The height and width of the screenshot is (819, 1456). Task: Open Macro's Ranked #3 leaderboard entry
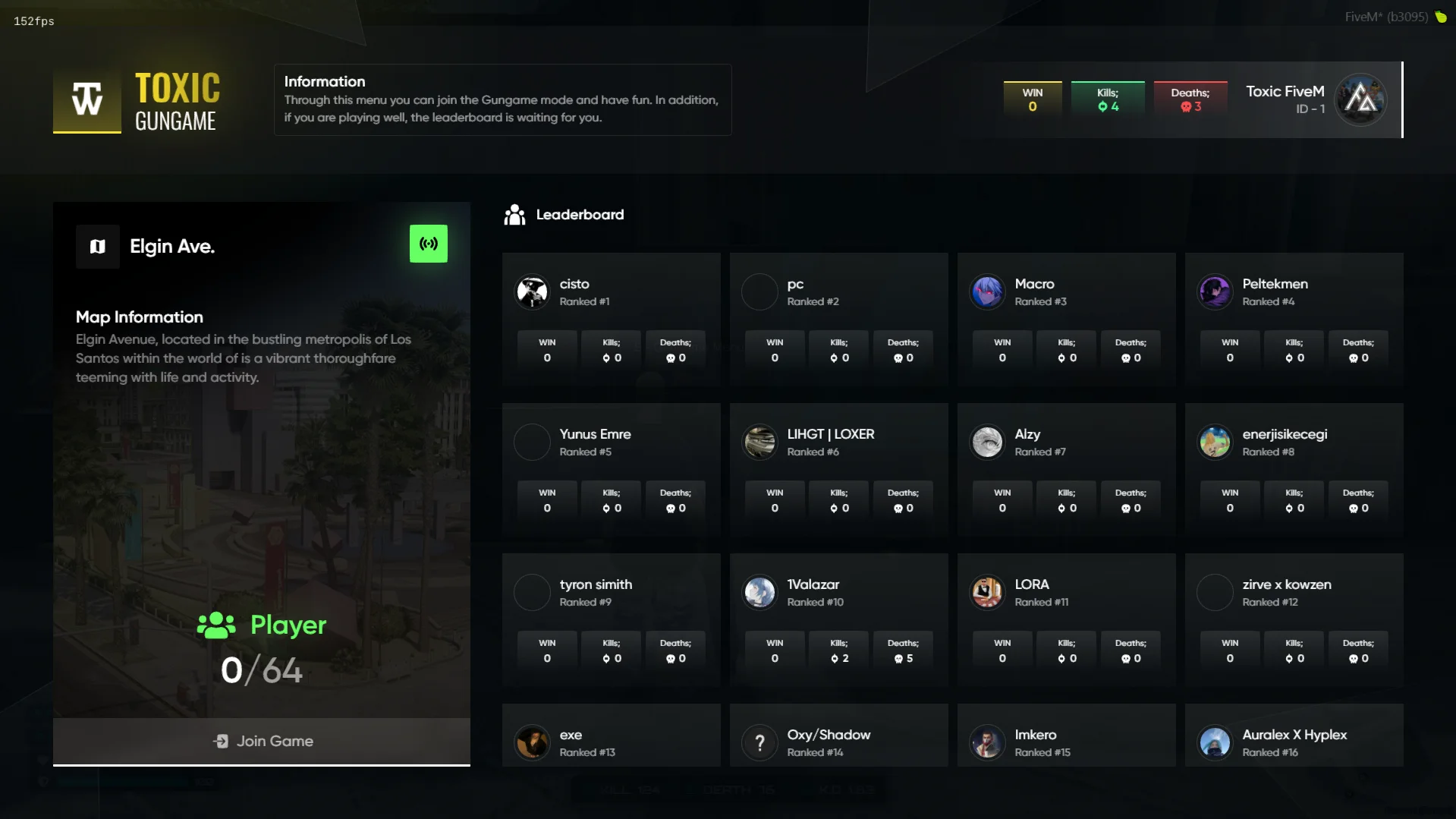click(1066, 319)
